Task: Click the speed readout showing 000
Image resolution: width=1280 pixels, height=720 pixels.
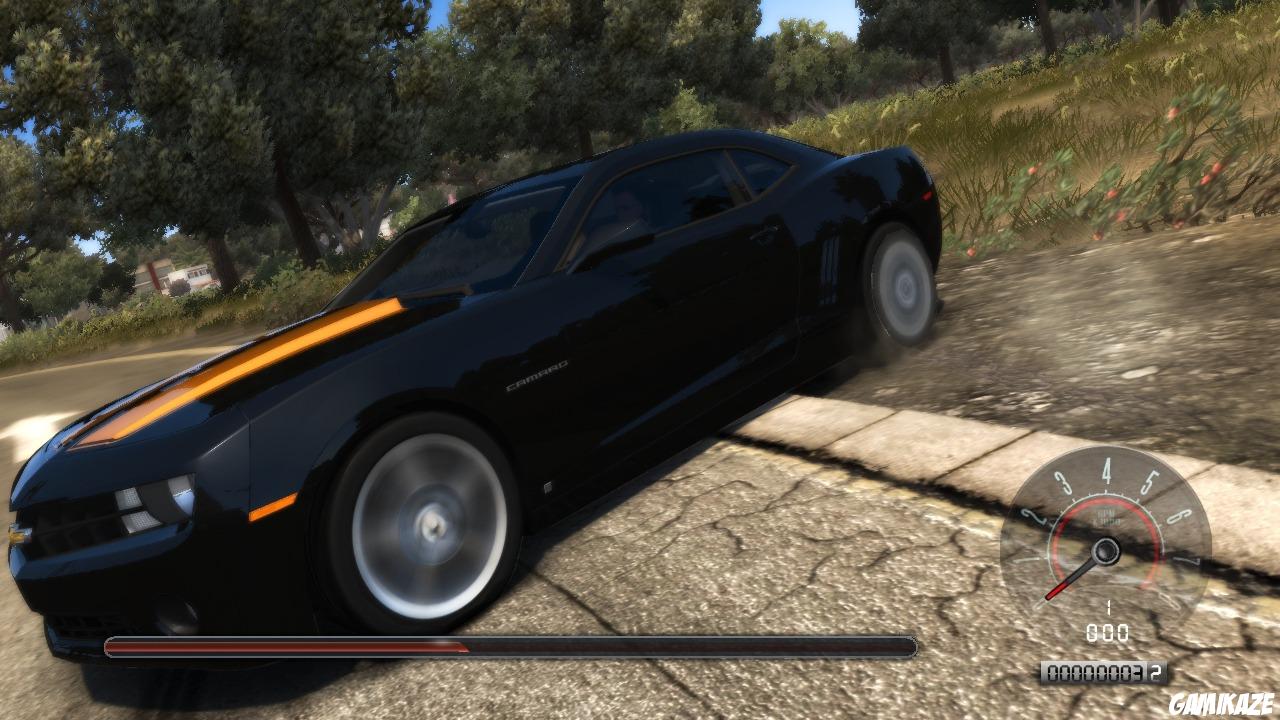Action: 1107,630
